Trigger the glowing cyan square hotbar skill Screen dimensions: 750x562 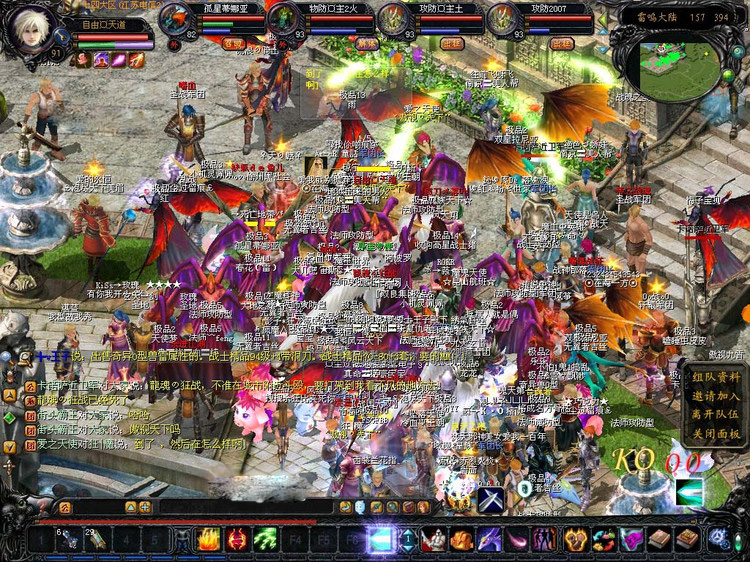381,541
